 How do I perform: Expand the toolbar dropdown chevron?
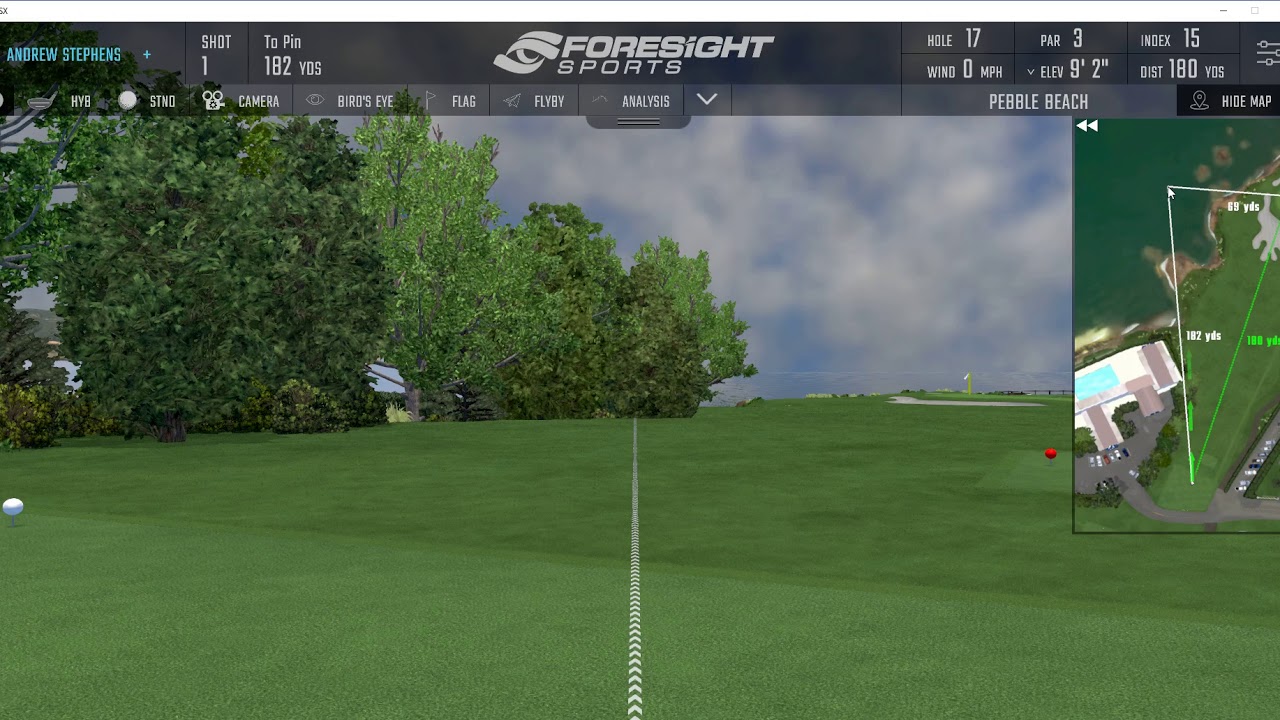tap(707, 100)
